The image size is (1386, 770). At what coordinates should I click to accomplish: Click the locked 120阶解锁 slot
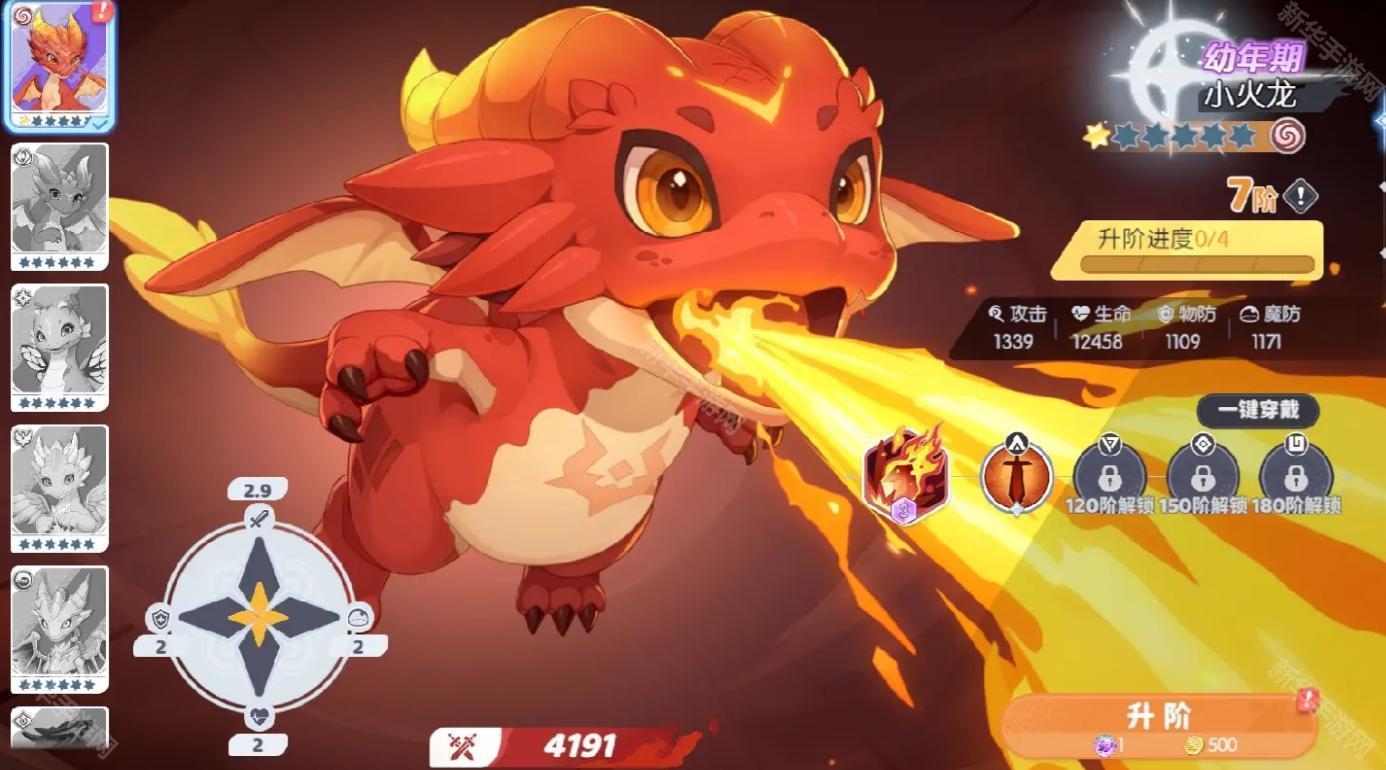(x=1109, y=474)
